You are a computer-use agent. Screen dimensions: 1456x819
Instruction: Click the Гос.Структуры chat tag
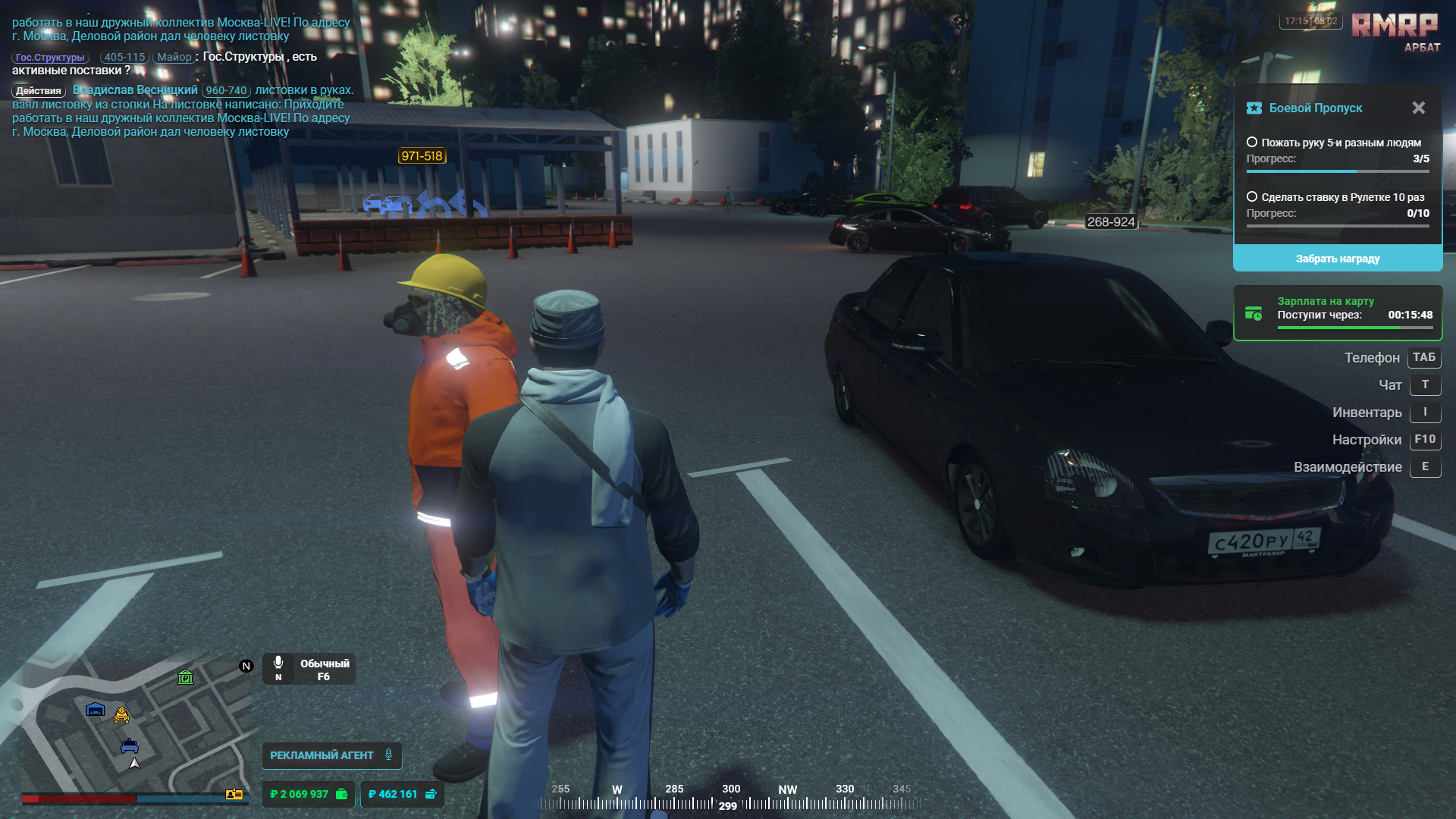50,58
